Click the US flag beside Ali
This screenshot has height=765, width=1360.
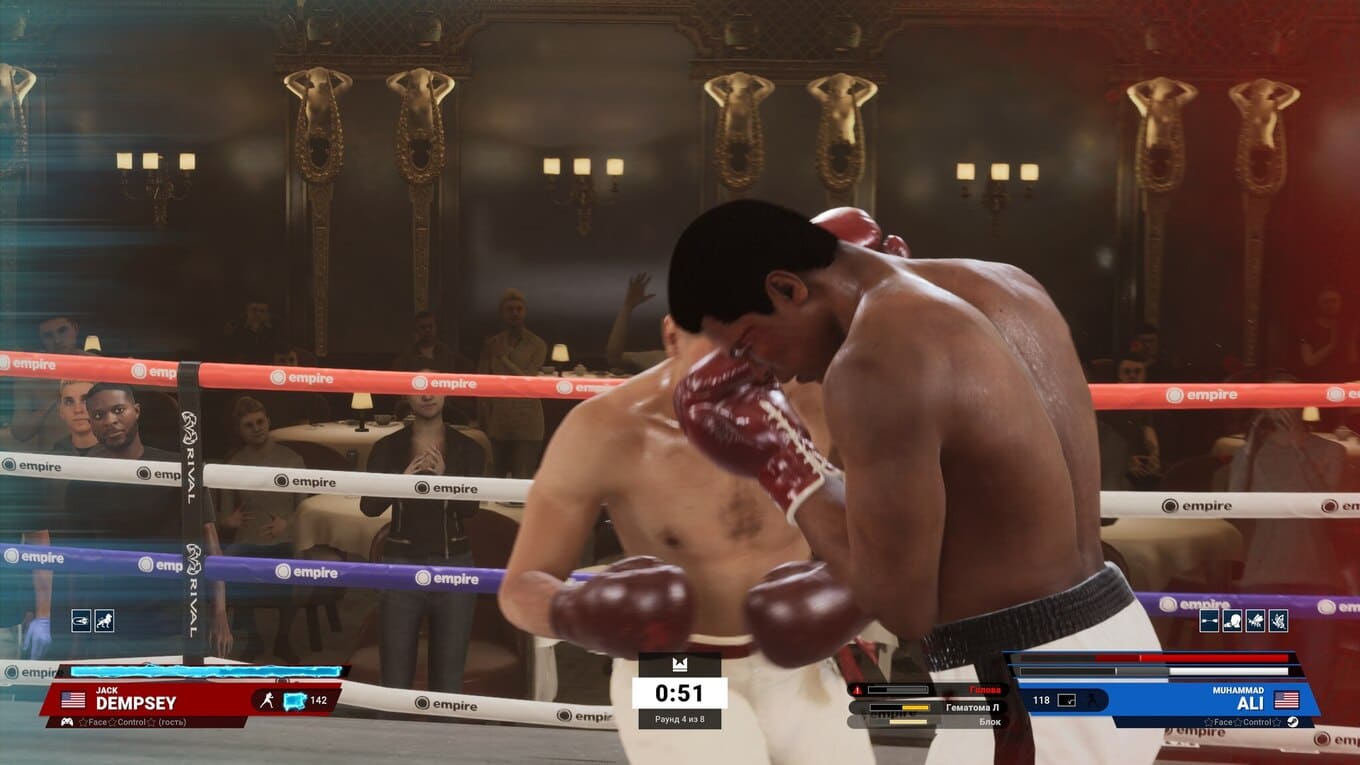[1286, 699]
